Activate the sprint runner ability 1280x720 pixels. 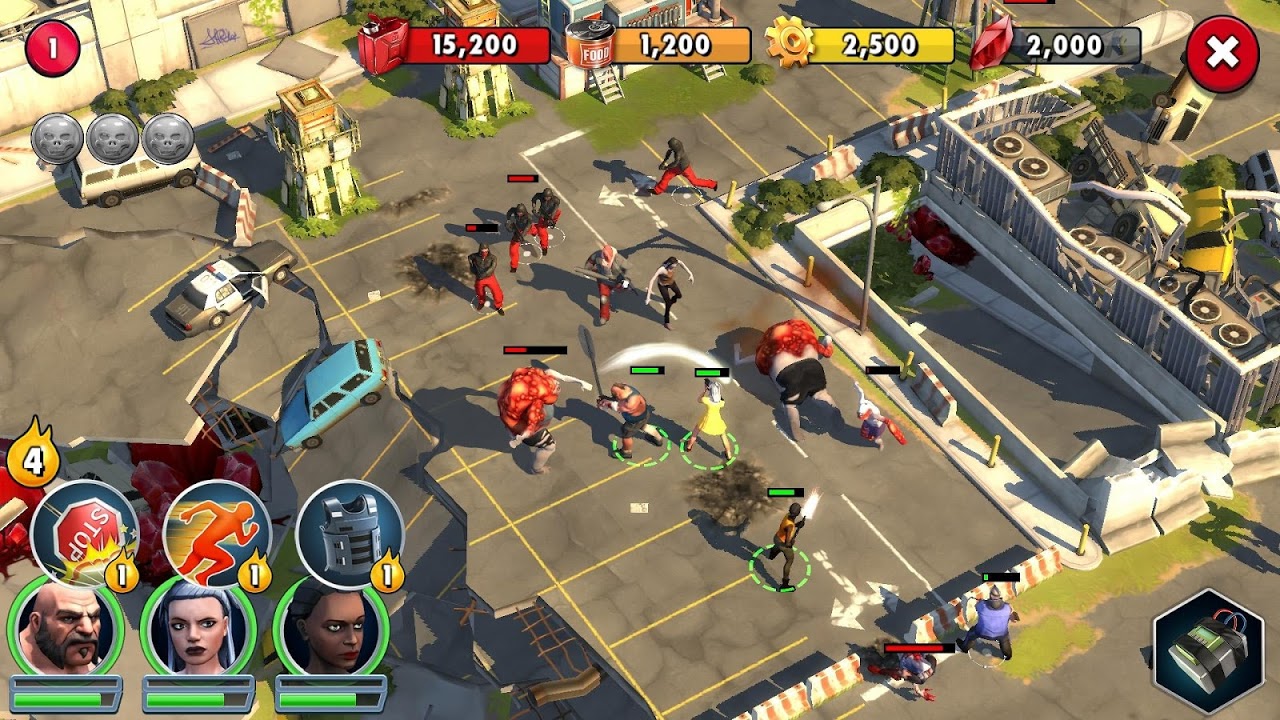click(x=216, y=533)
